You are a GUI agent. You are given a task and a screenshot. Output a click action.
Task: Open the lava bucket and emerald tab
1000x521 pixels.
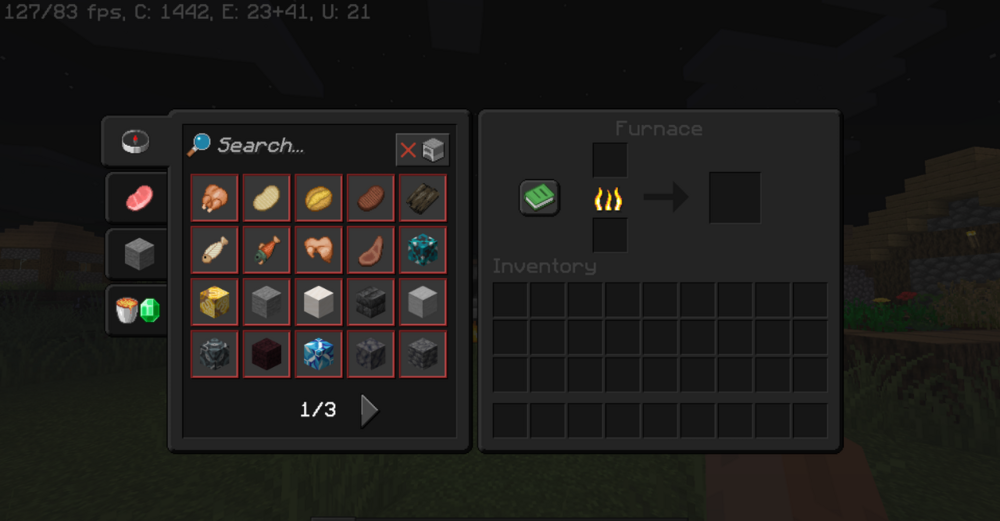[138, 310]
